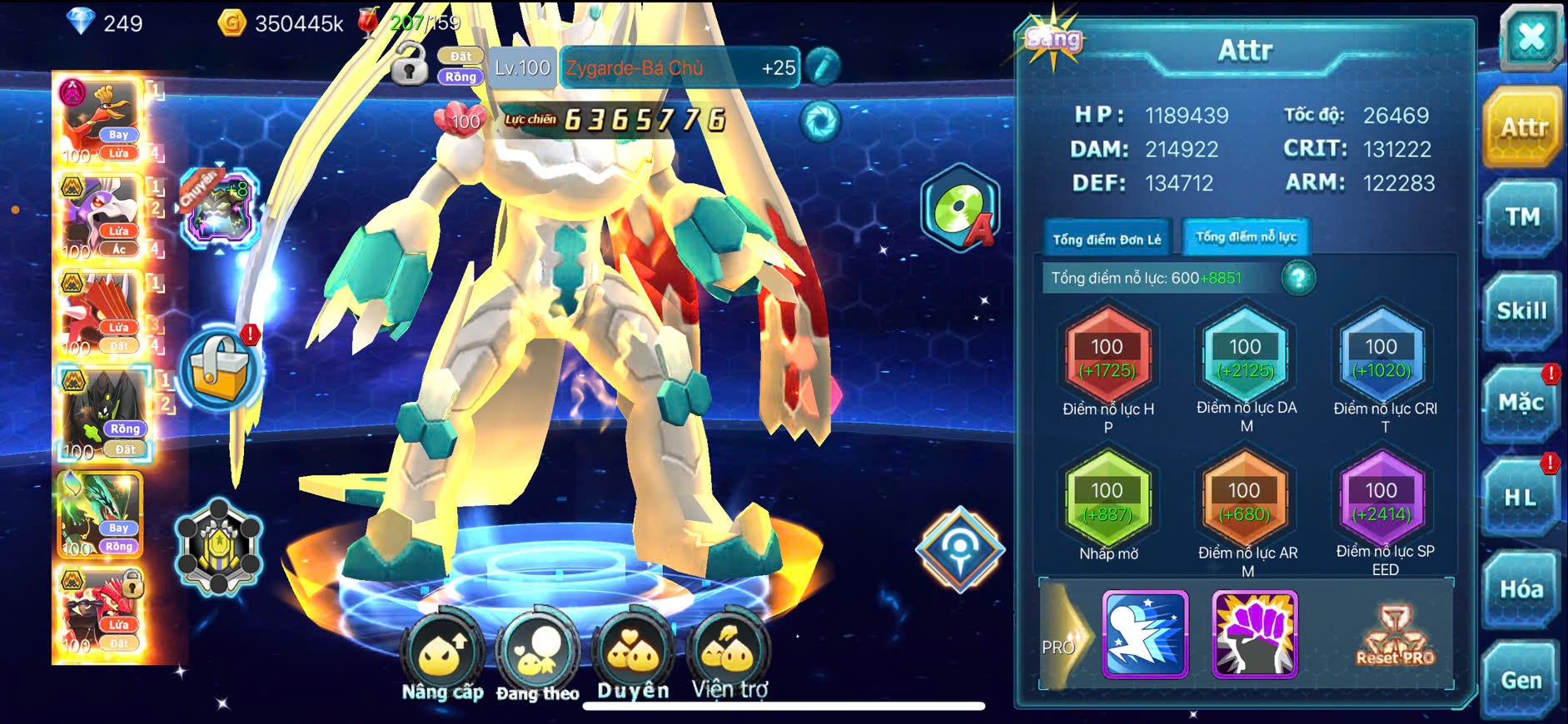Image resolution: width=1568 pixels, height=724 pixels.
Task: Open the HL side tab
Action: (1521, 498)
